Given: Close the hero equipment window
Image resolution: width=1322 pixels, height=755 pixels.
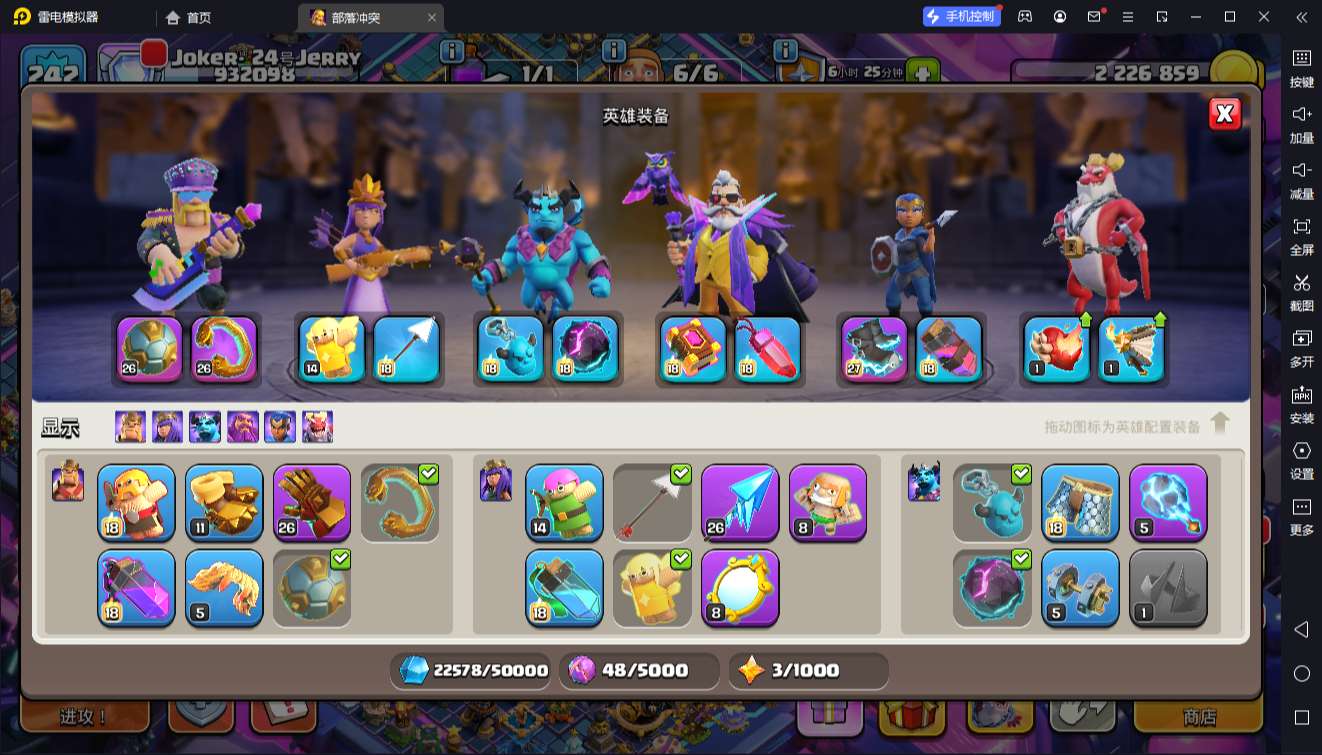Looking at the screenshot, I should pos(1225,114).
